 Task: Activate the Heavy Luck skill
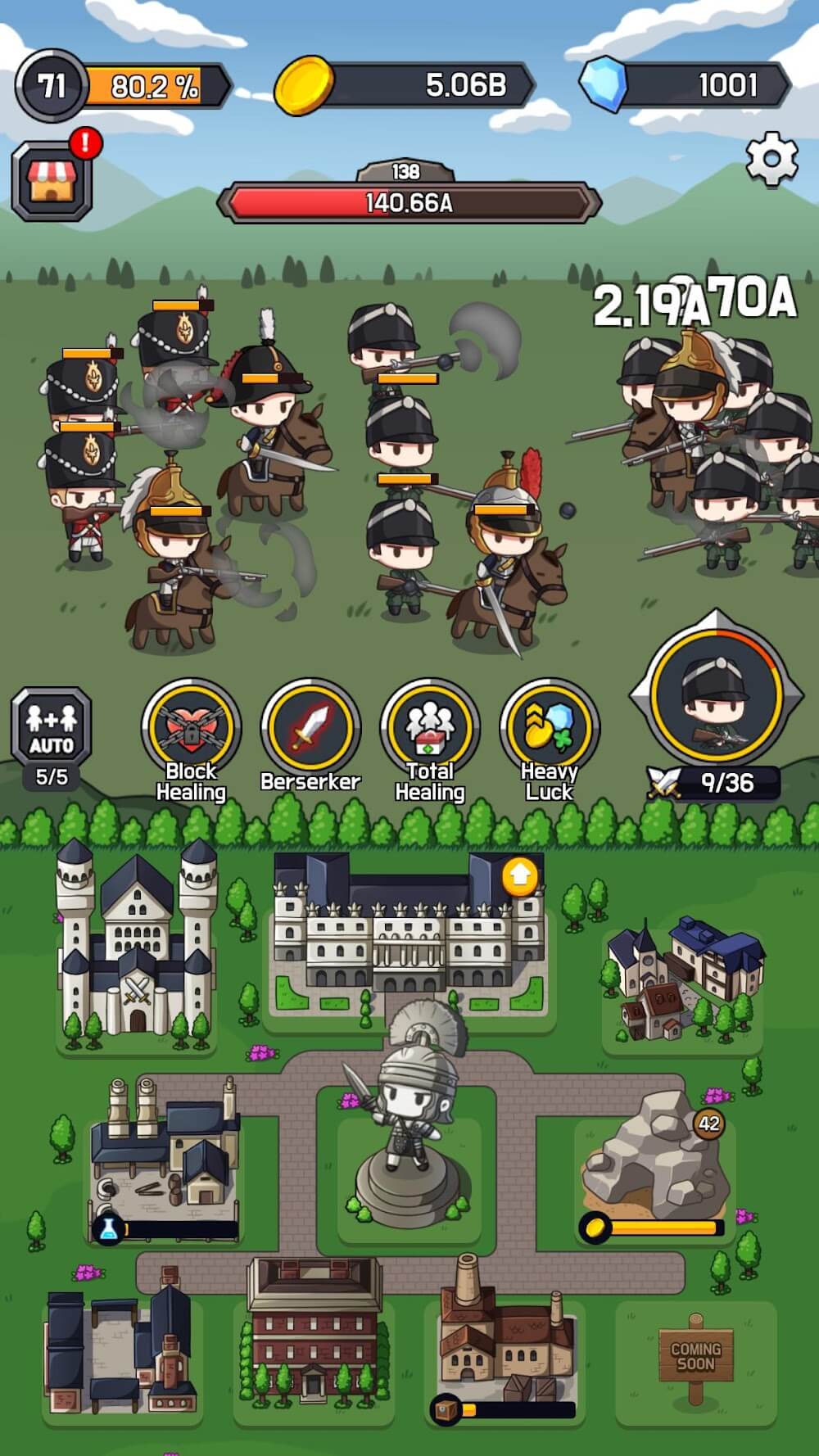pos(550,728)
